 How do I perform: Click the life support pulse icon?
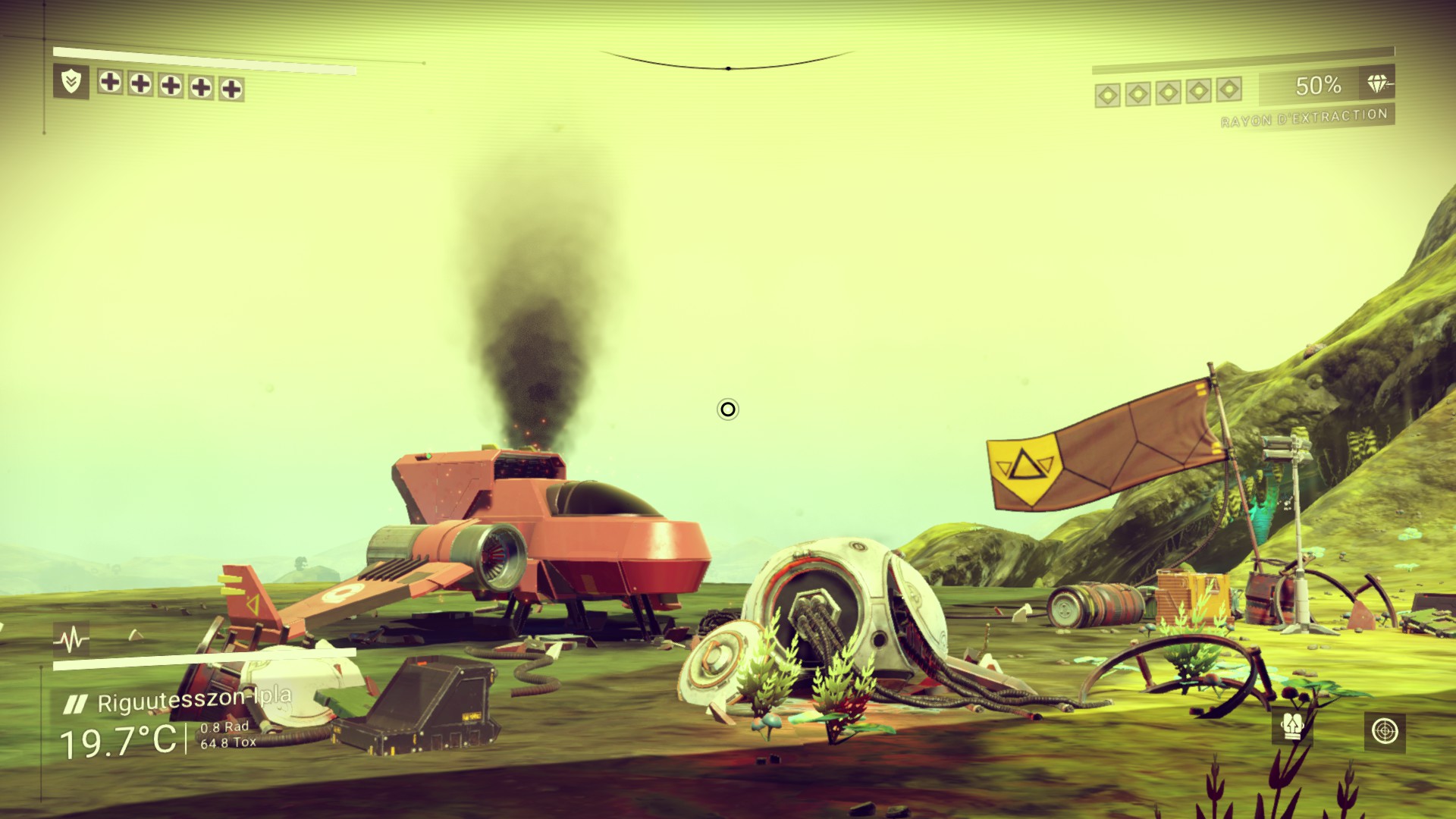(71, 640)
